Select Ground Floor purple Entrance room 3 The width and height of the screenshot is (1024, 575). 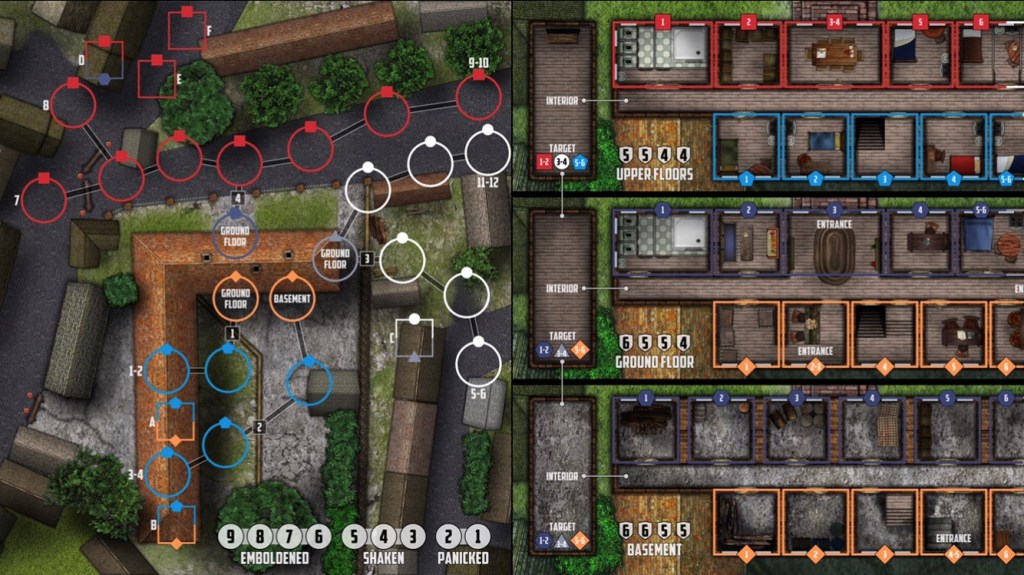834,242
